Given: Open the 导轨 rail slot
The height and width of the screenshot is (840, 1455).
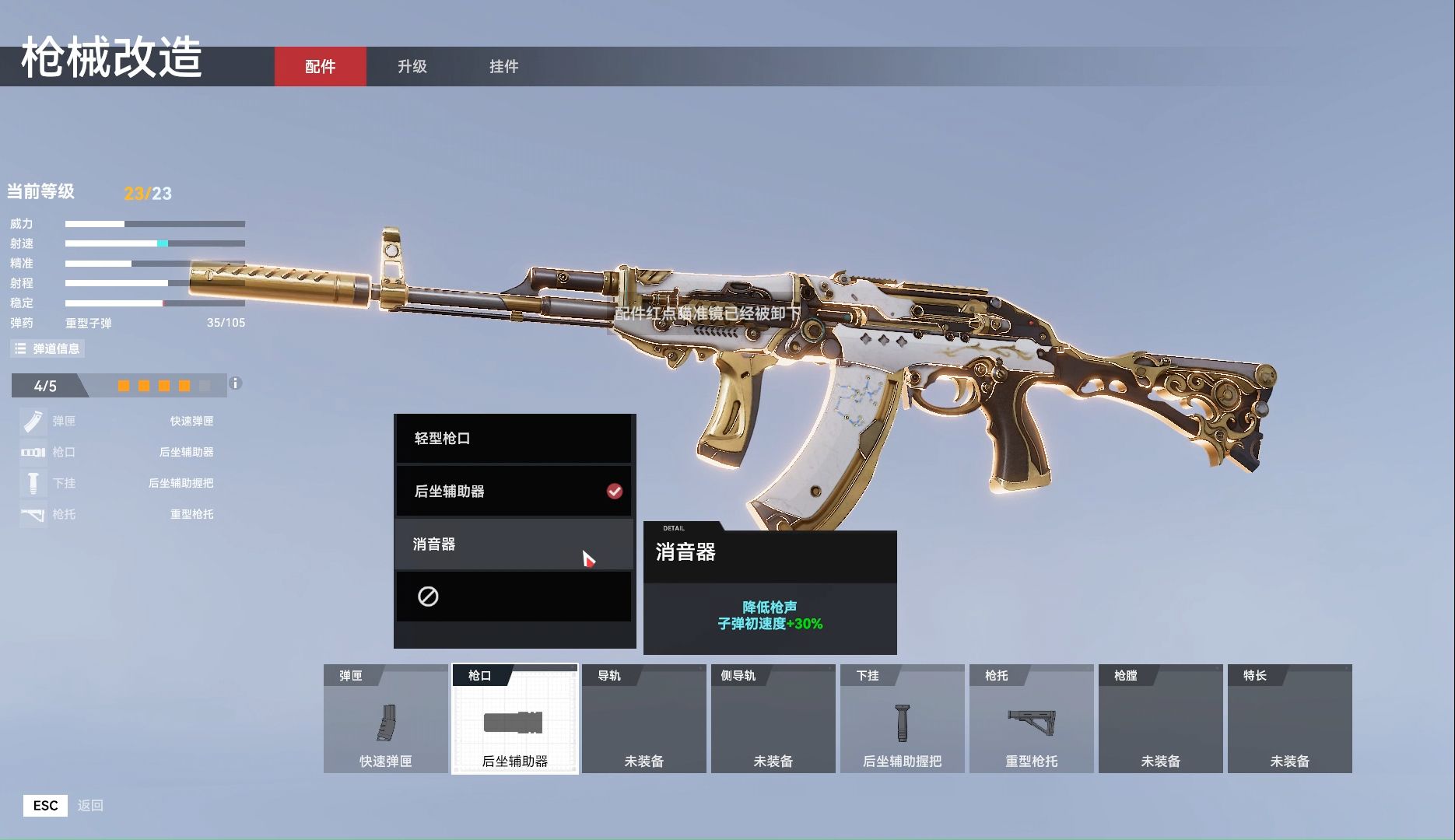Looking at the screenshot, I should click(644, 719).
